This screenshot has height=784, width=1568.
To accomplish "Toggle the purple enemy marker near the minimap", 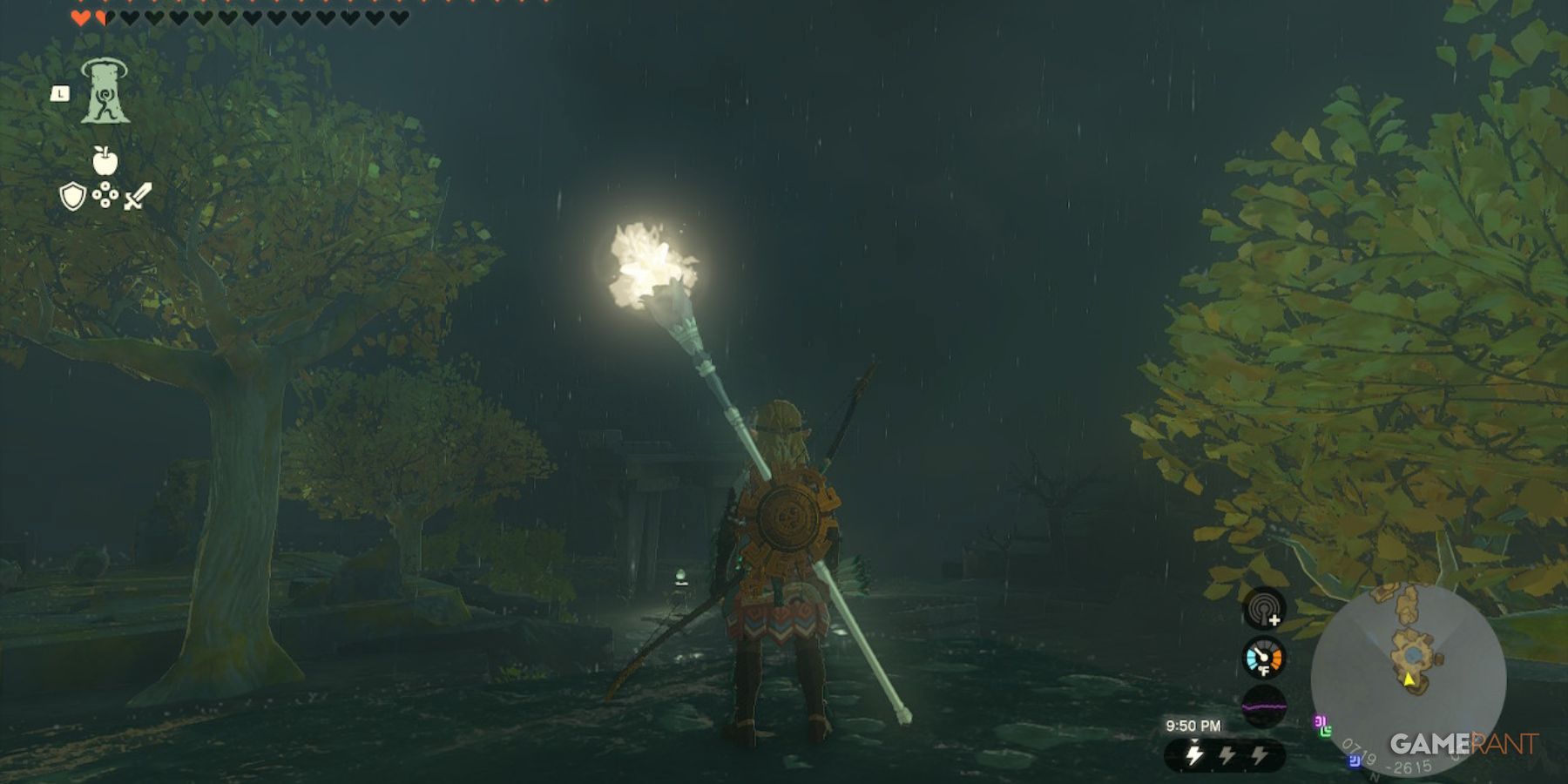I will 1321,721.
